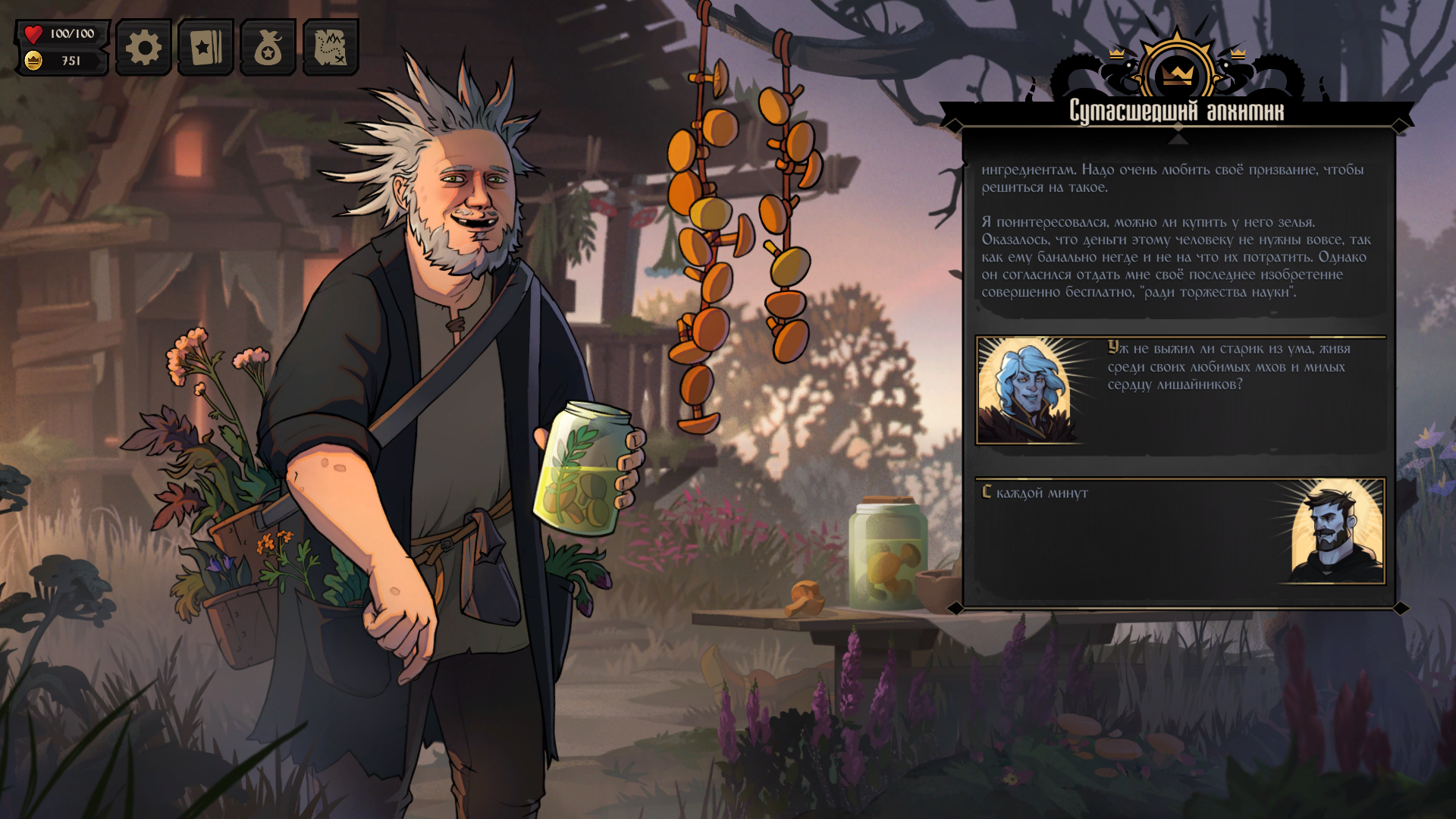Open the gear settings menu
1456x819 pixels.
click(143, 49)
